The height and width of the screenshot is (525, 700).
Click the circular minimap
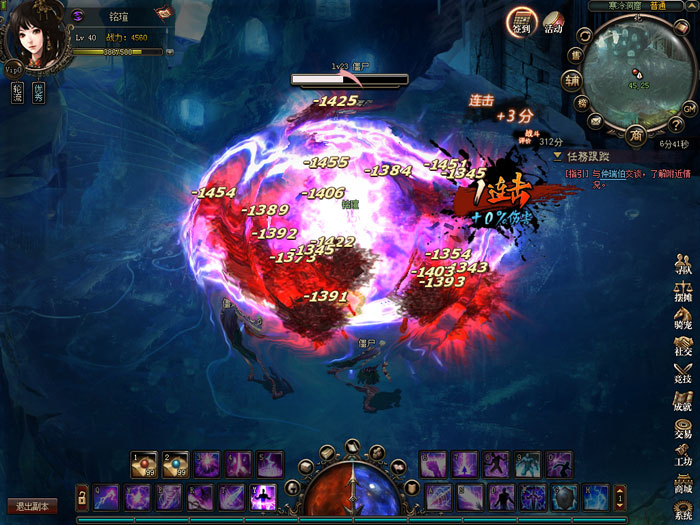tap(636, 73)
